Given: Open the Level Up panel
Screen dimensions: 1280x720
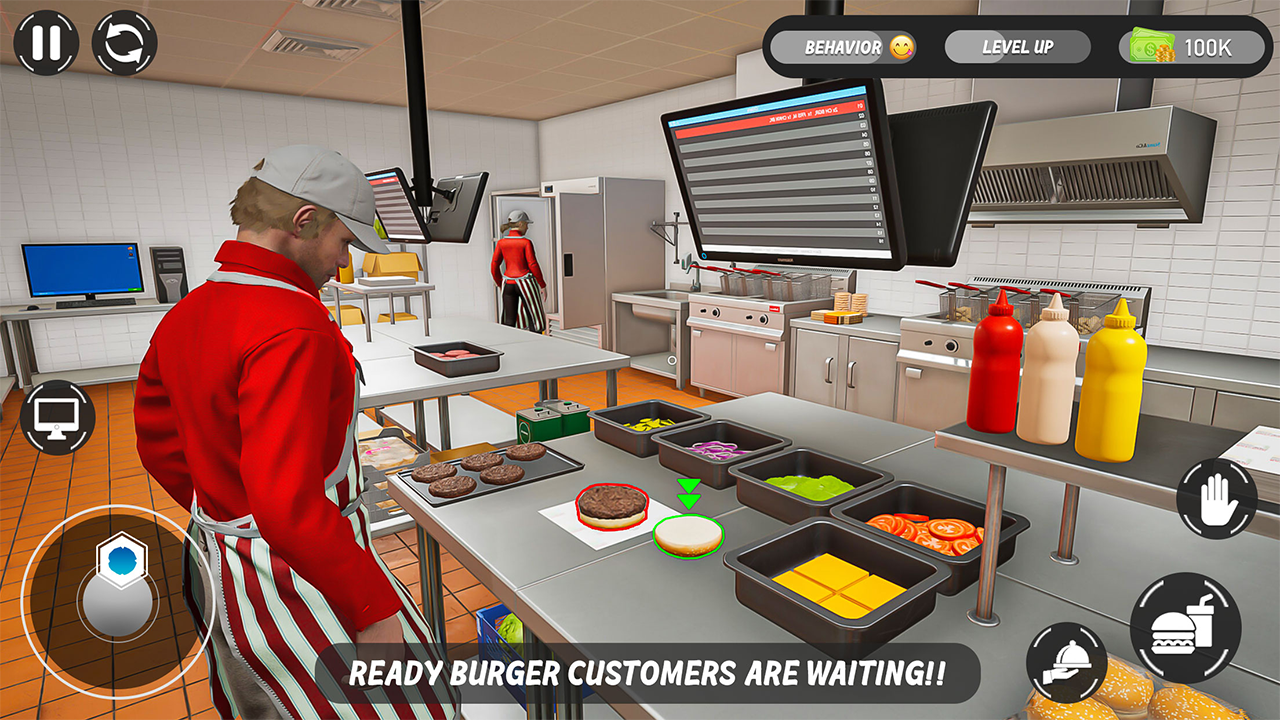Looking at the screenshot, I should tap(1020, 46).
